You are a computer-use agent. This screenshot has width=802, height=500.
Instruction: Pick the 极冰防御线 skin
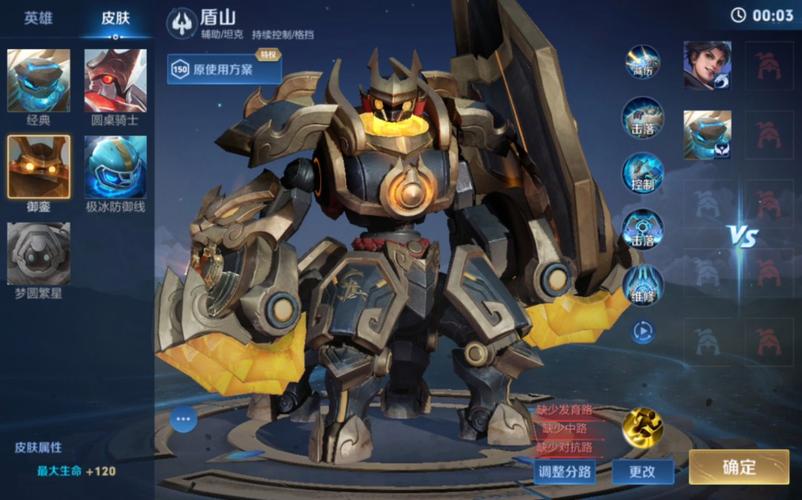(x=115, y=167)
